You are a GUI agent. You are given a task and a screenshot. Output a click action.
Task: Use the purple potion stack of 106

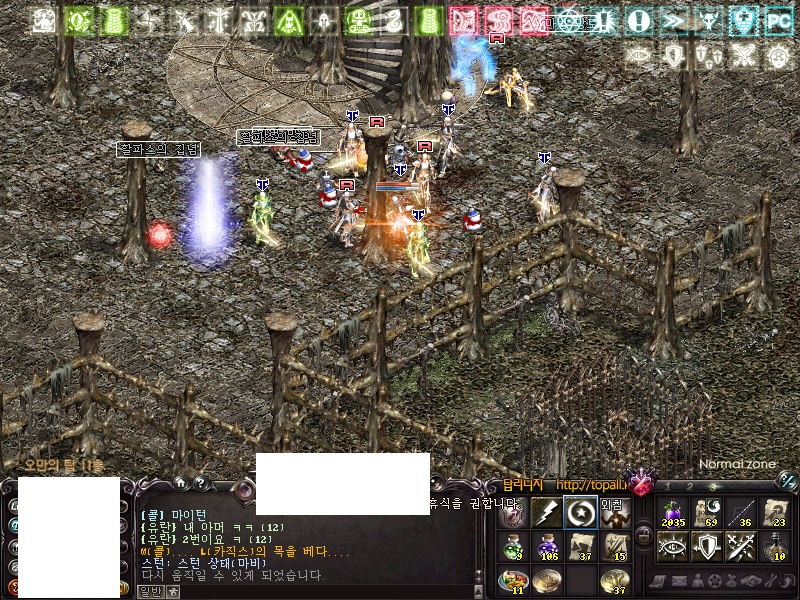(546, 546)
